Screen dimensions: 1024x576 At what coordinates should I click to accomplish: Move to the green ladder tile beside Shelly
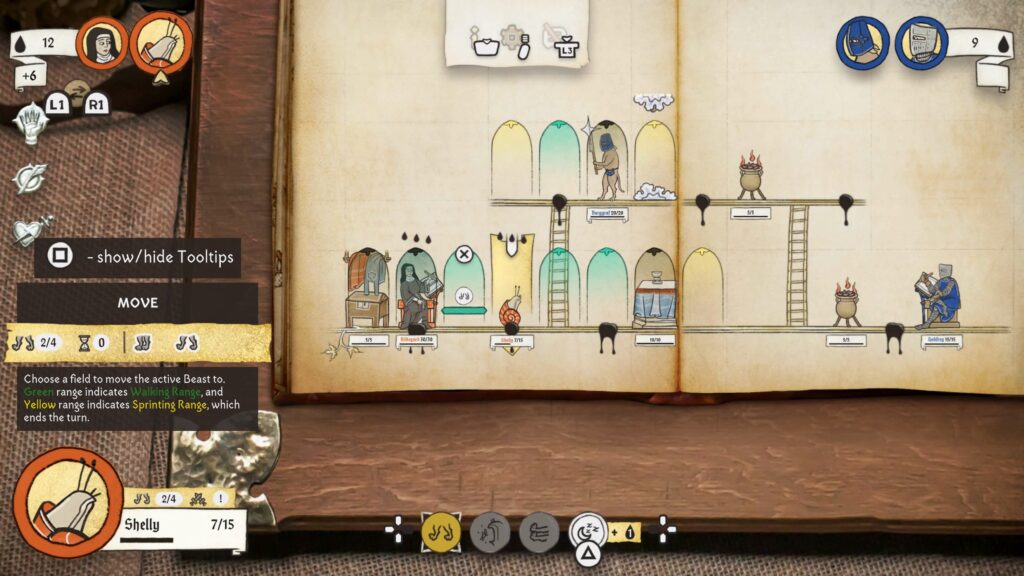[x=558, y=288]
